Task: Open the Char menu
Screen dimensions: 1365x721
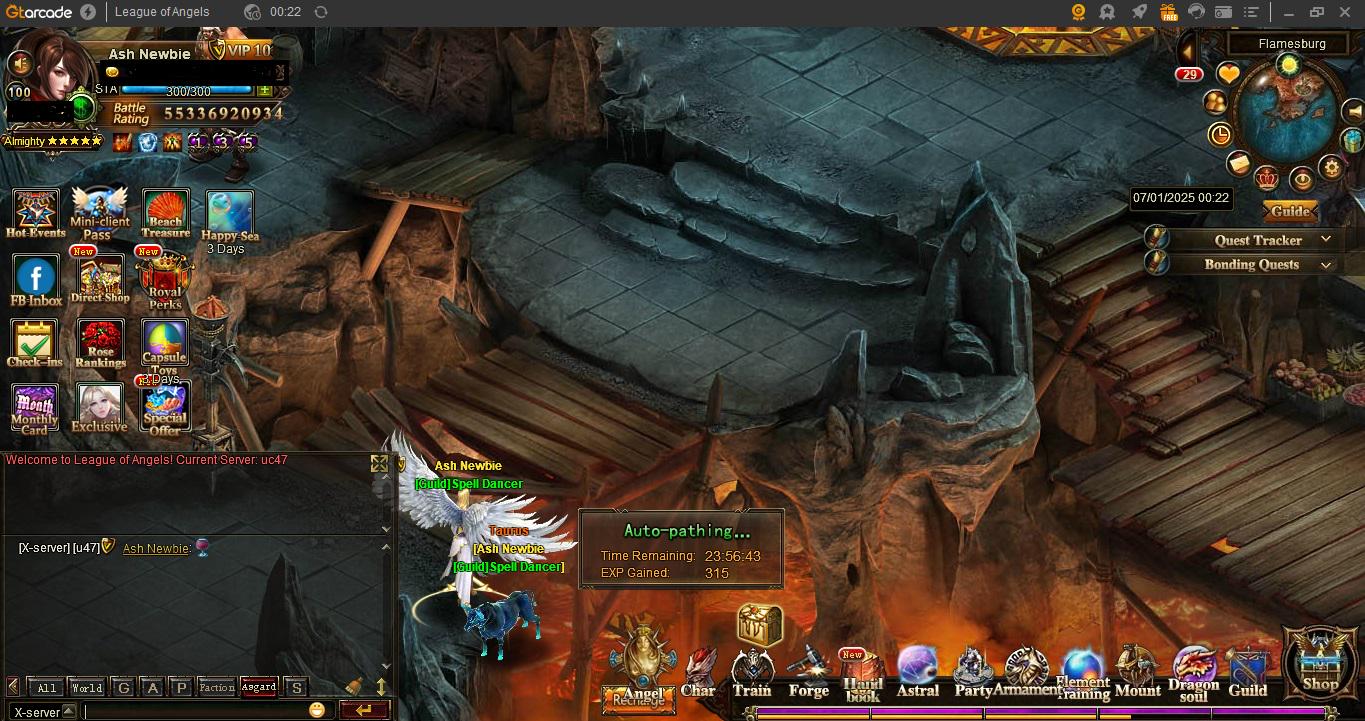Action: tap(698, 672)
